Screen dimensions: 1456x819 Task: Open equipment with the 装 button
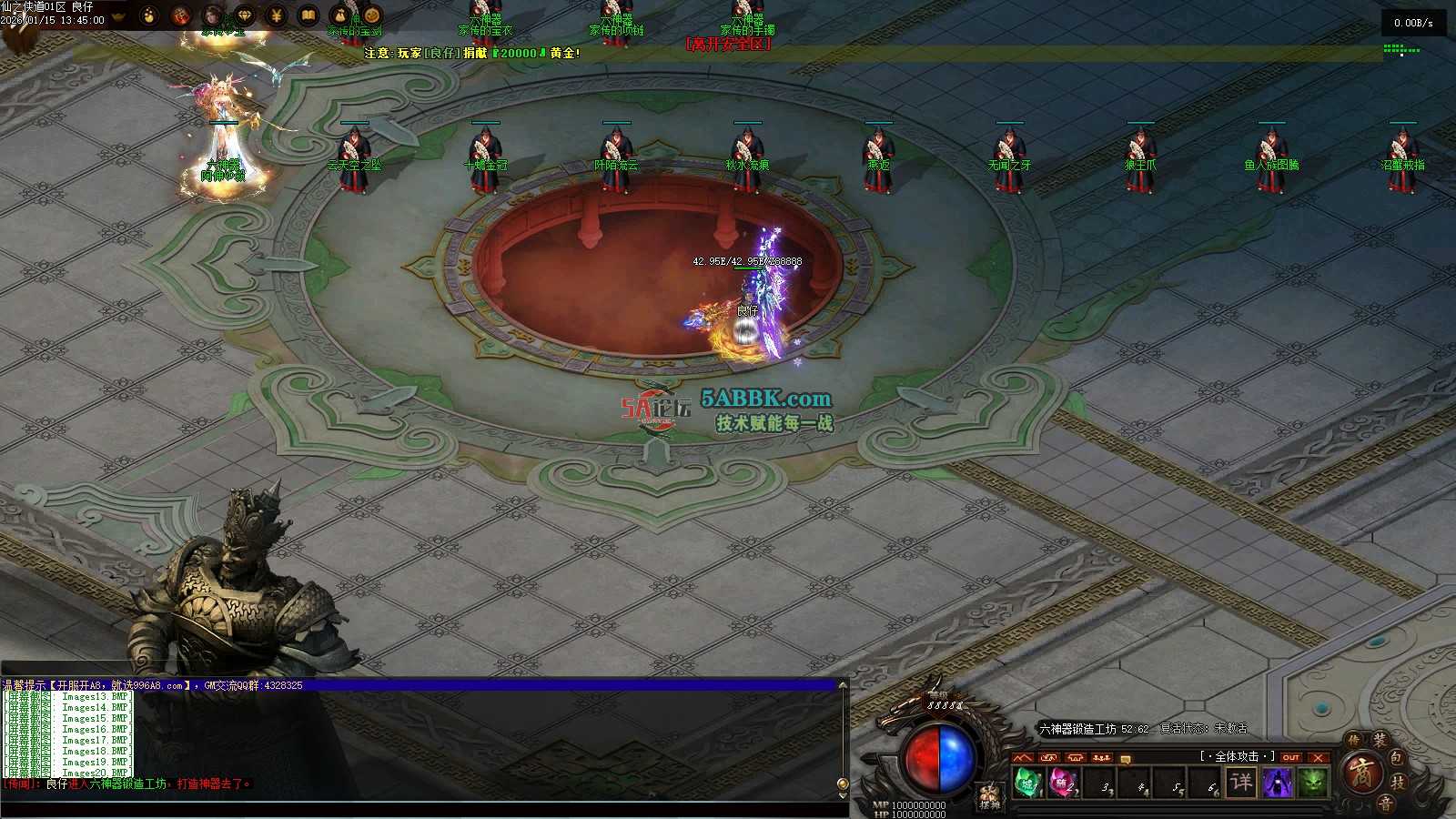point(1380,741)
